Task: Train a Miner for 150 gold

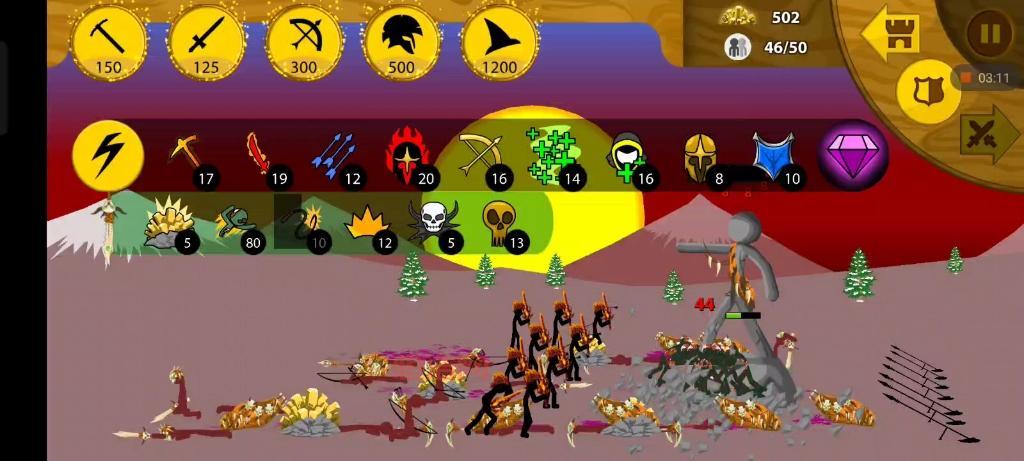Action: coord(109,42)
